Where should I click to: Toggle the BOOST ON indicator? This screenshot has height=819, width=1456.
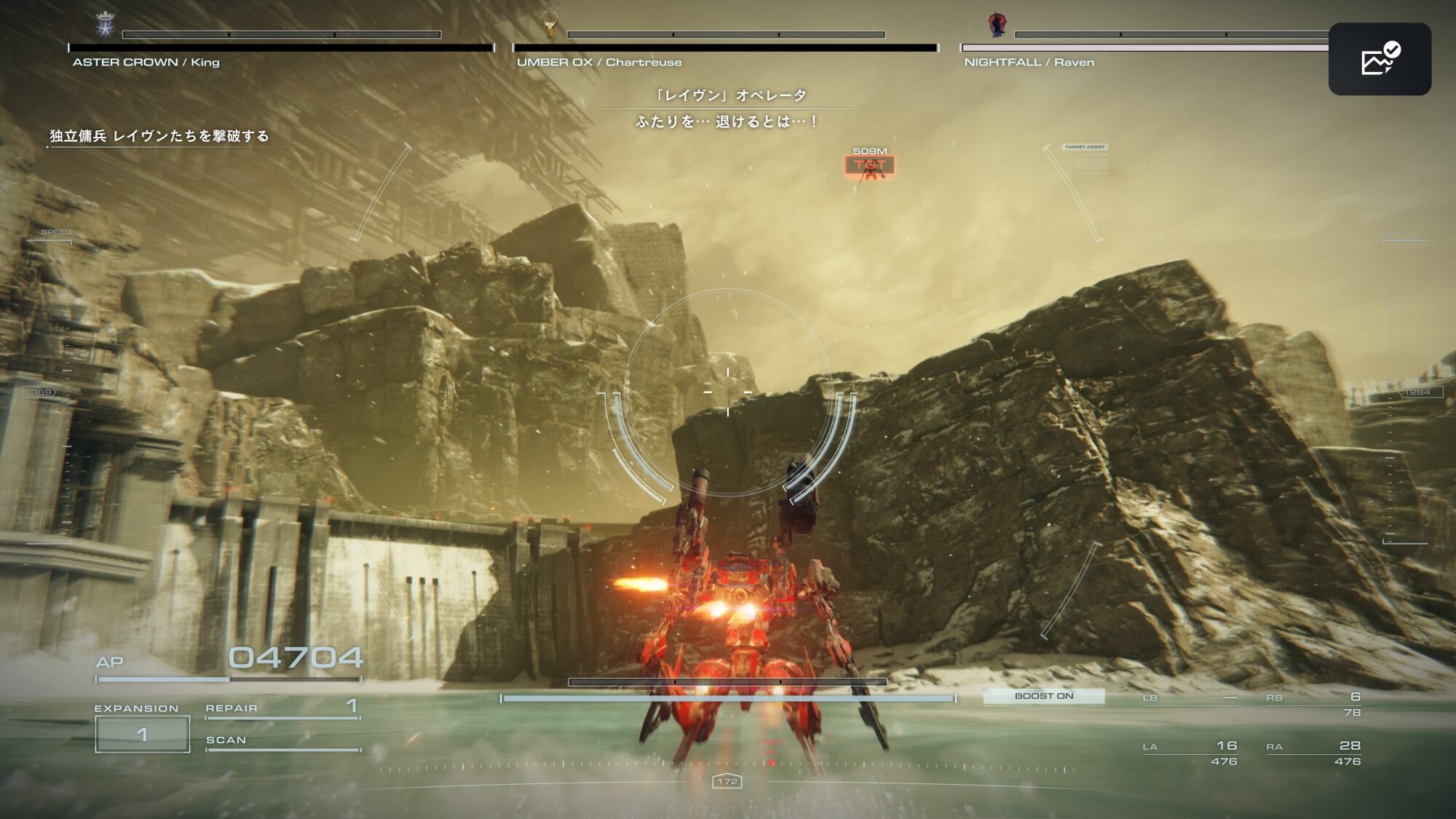click(1043, 696)
